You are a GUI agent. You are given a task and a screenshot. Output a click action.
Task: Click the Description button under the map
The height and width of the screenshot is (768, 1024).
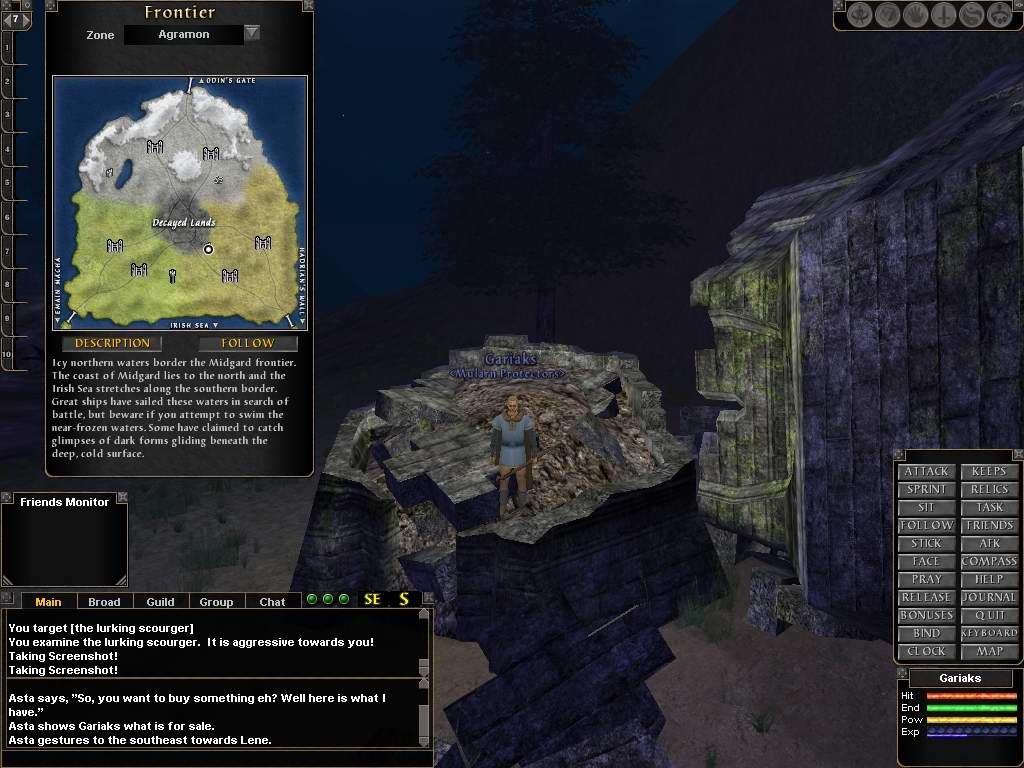(112, 343)
